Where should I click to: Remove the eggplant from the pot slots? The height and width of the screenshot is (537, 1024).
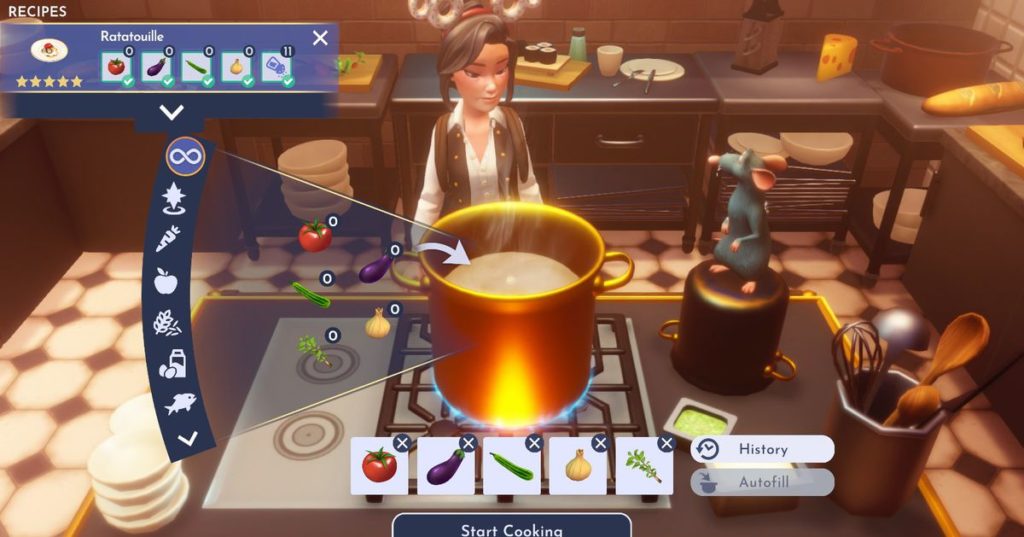(468, 443)
